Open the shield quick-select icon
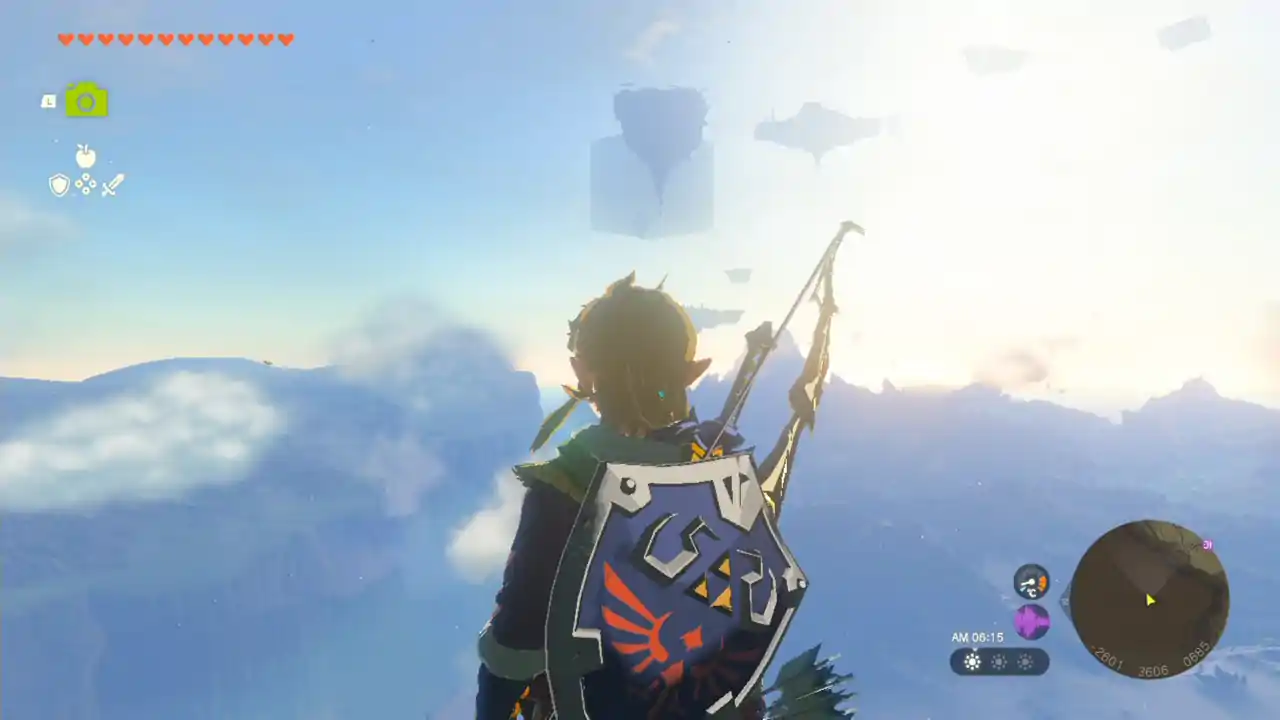This screenshot has width=1280, height=720. pos(59,185)
